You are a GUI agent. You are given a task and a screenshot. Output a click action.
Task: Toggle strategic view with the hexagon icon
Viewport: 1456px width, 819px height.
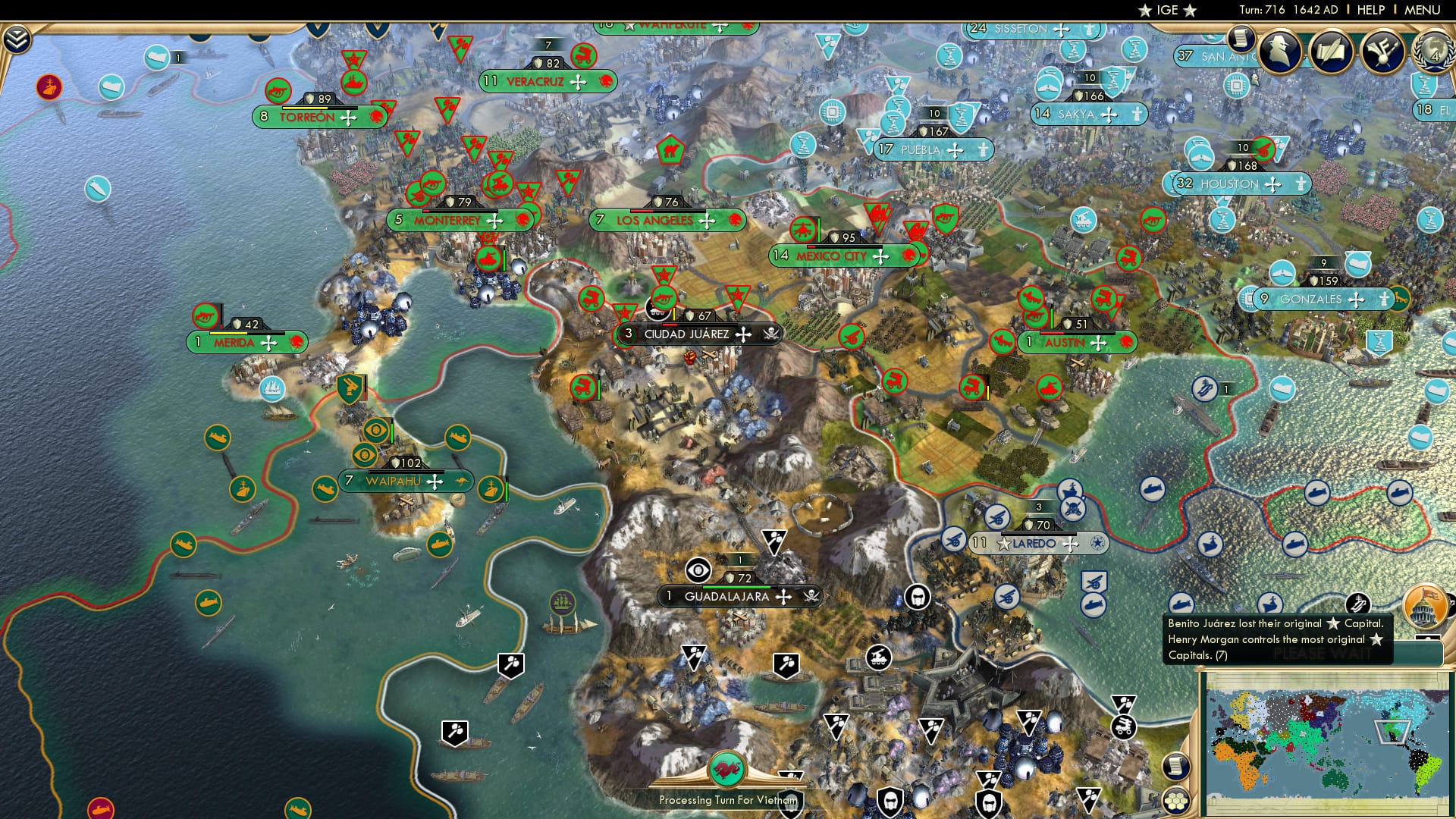[1177, 802]
